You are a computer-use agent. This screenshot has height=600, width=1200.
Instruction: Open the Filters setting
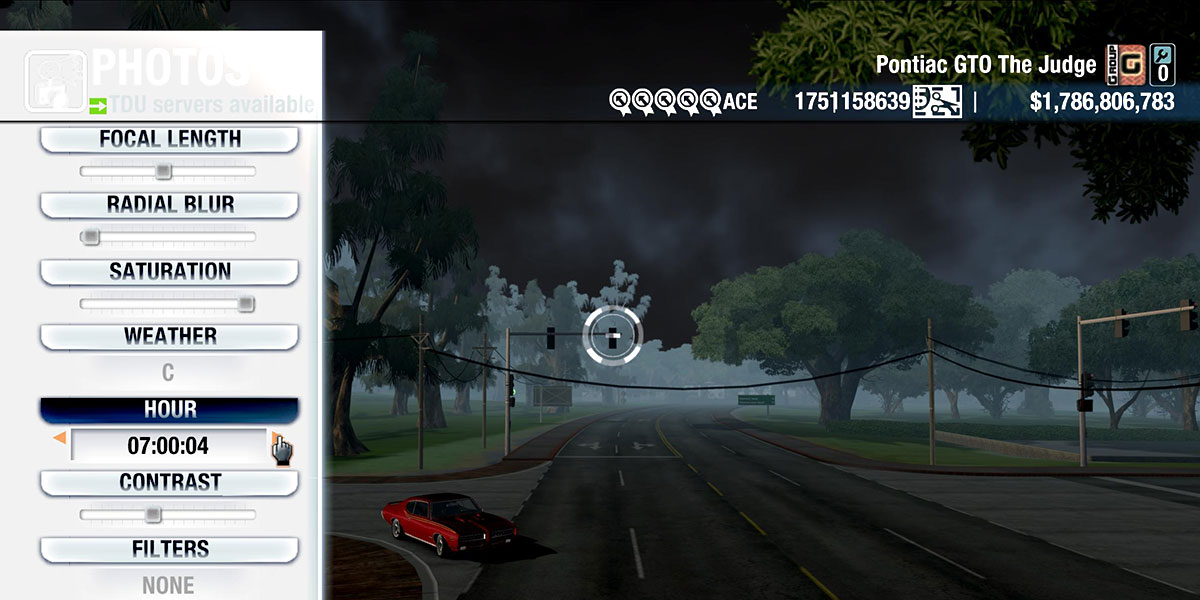[169, 549]
